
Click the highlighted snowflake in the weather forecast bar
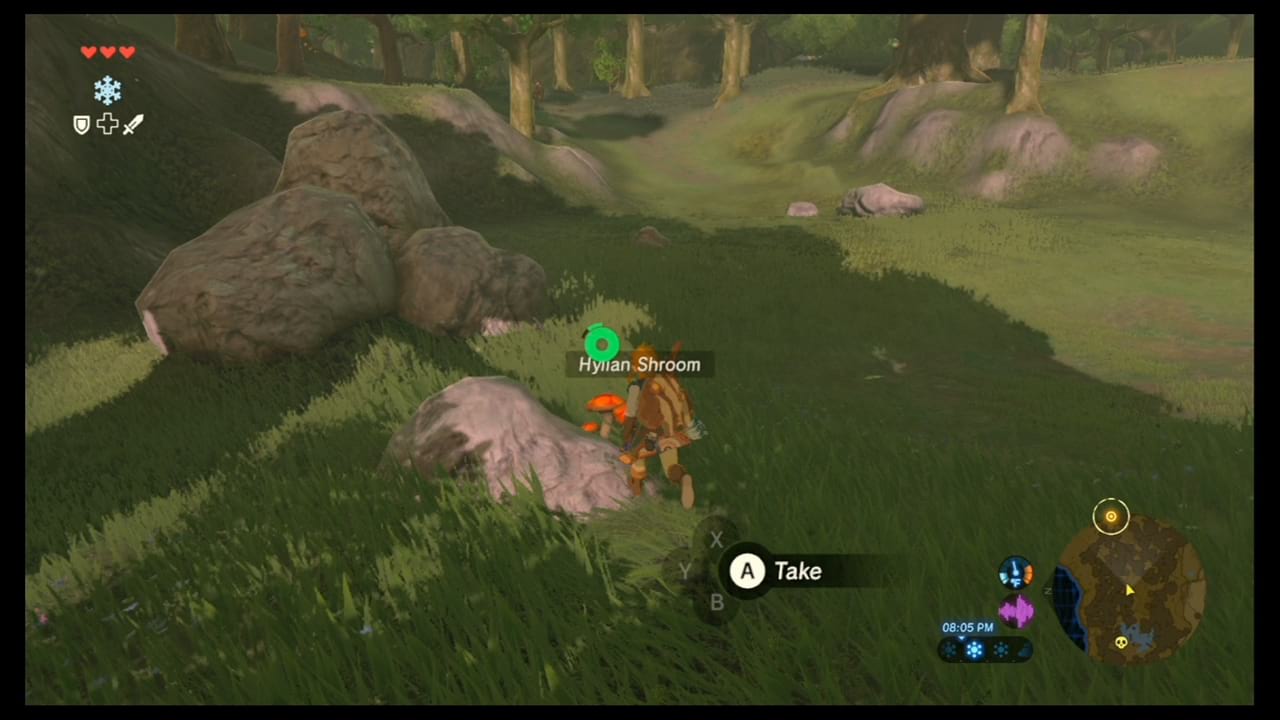tap(973, 648)
